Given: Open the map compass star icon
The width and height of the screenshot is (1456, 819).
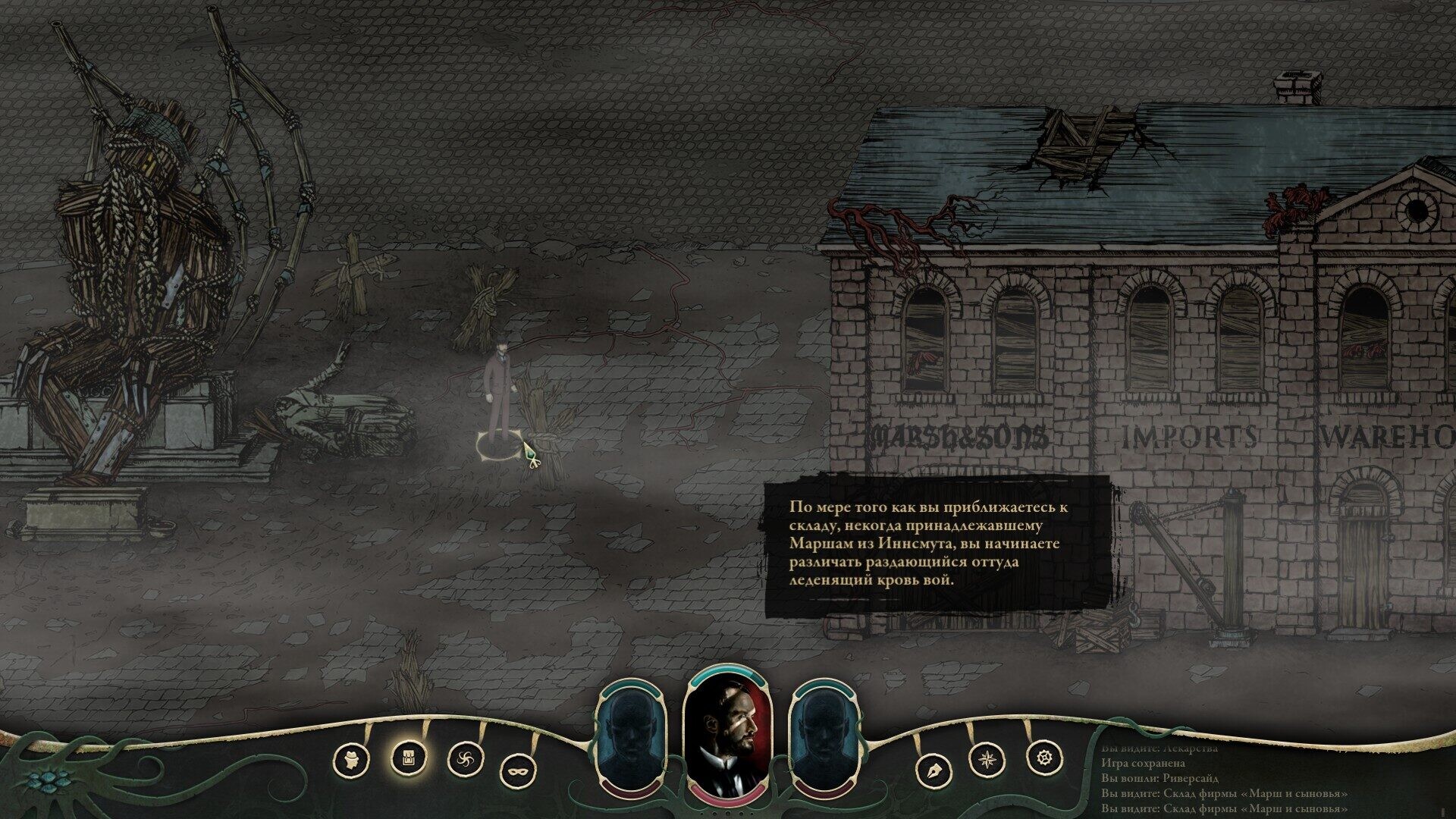Looking at the screenshot, I should click(x=988, y=758).
